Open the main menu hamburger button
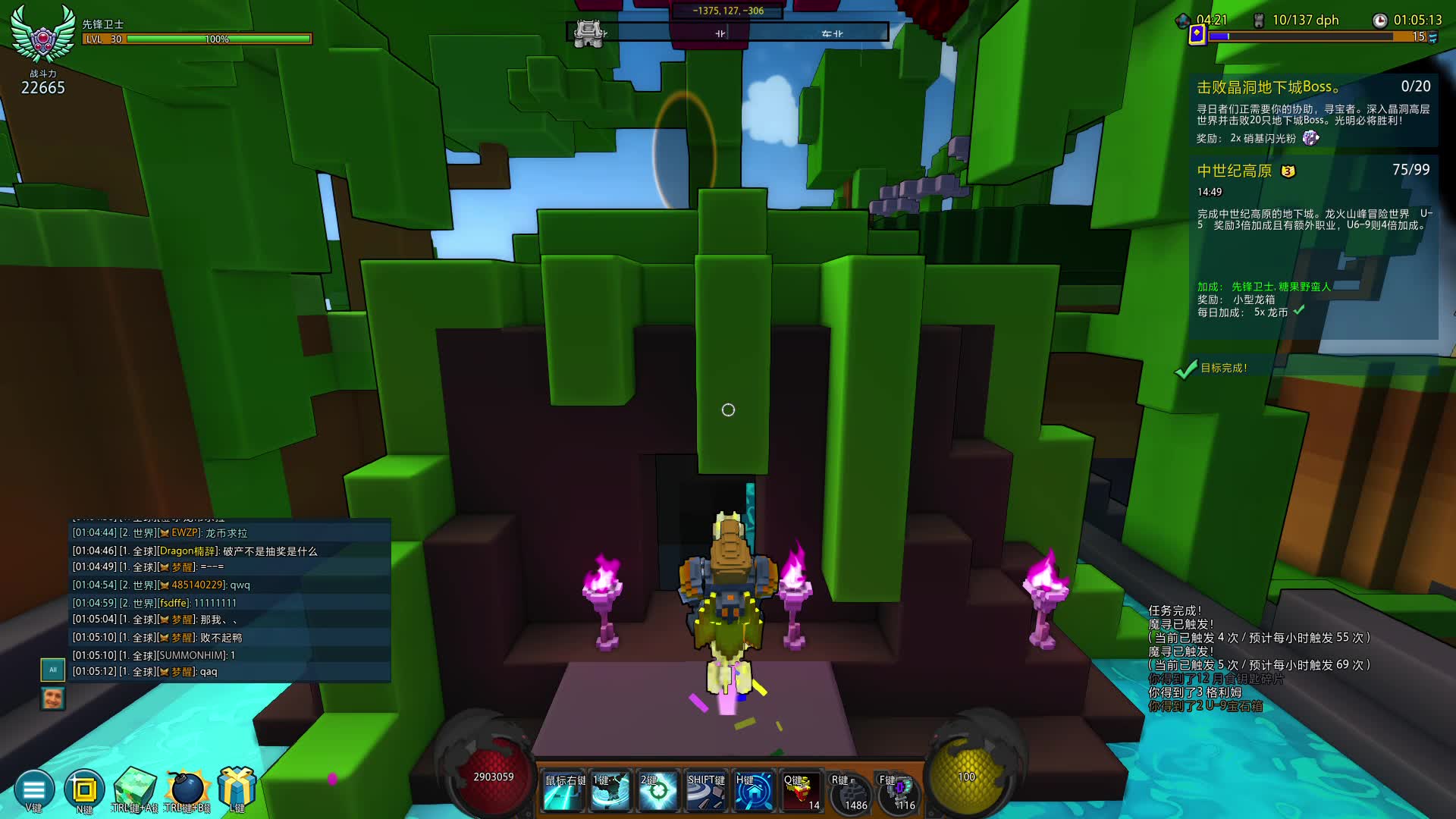 pyautogui.click(x=34, y=789)
